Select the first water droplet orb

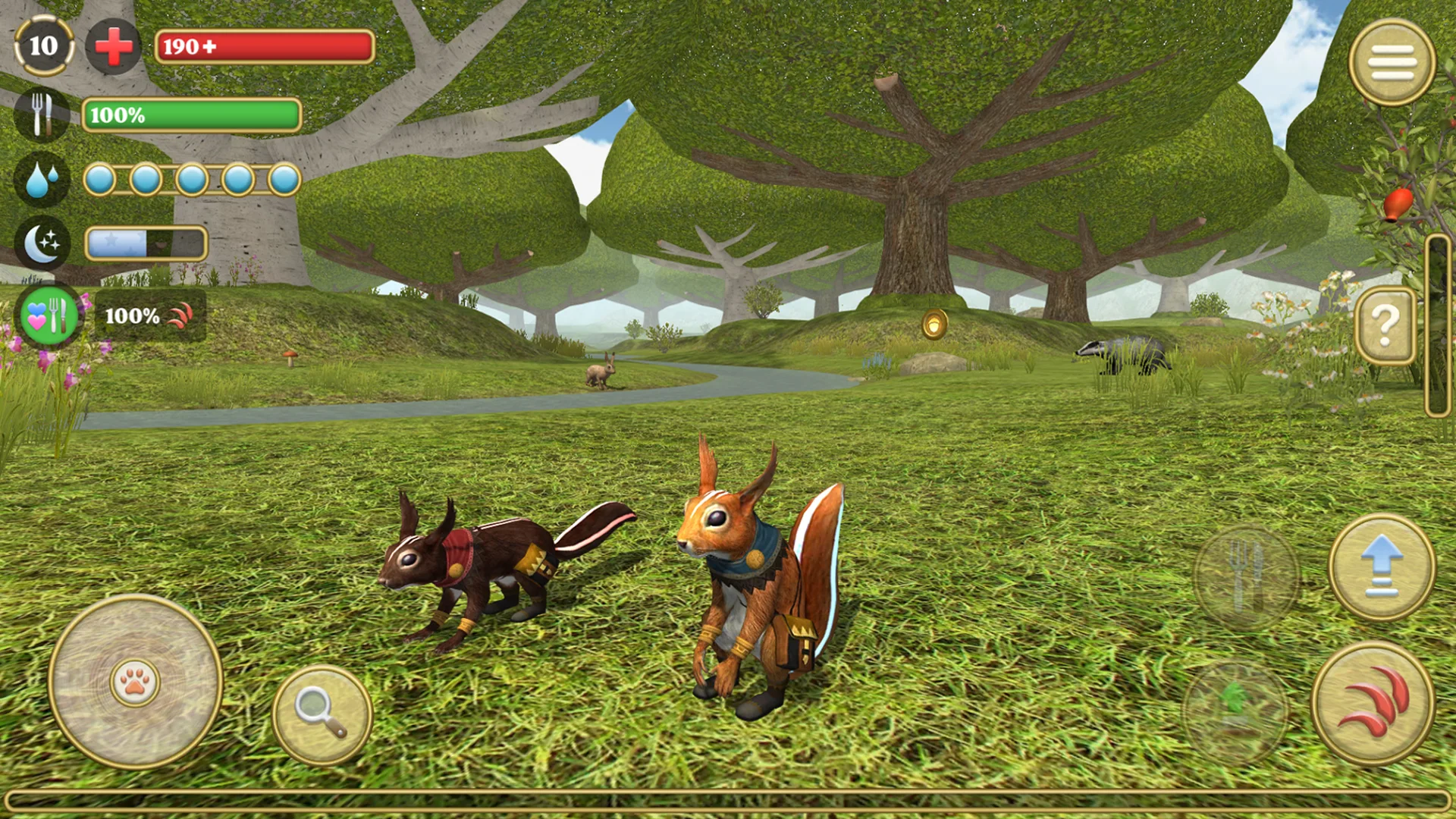point(99,180)
